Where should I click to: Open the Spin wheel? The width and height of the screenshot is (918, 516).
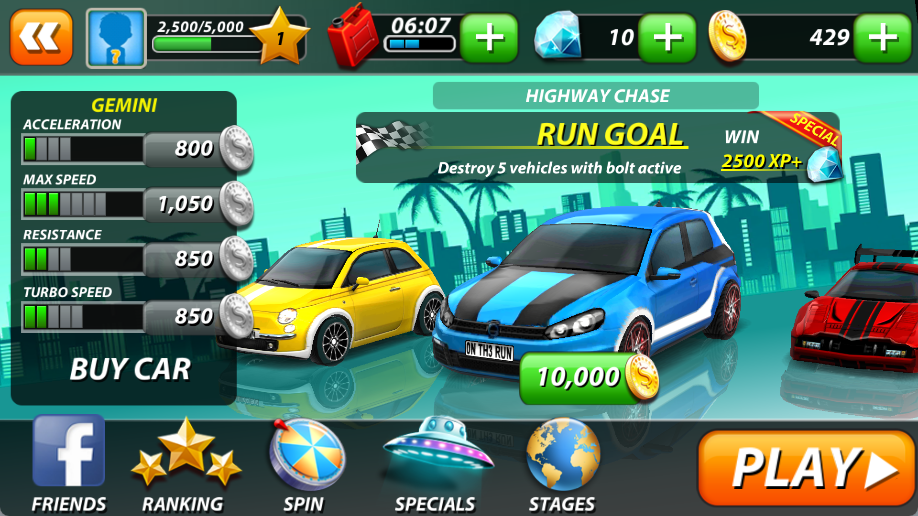pos(304,464)
